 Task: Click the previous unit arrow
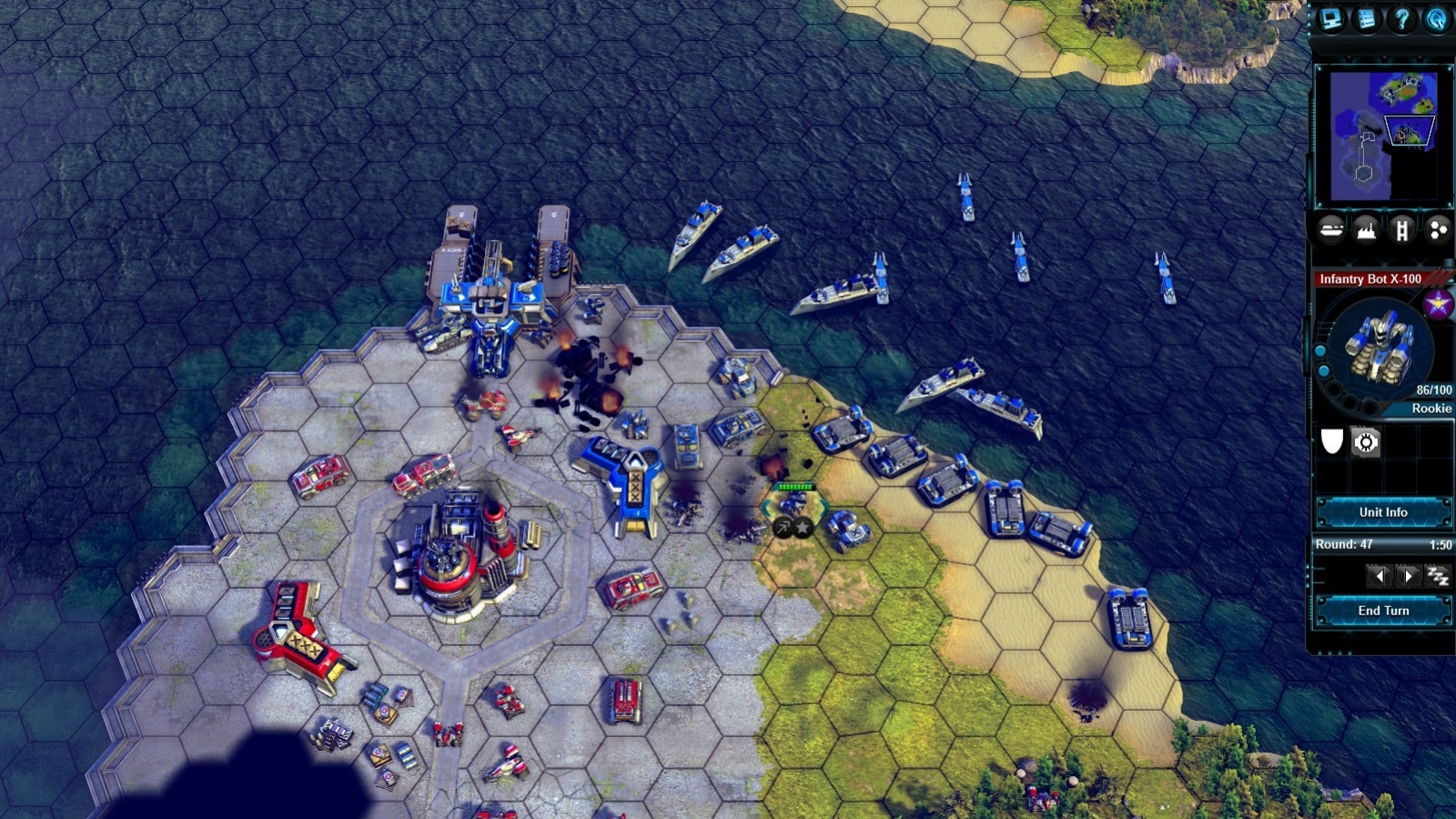(x=1380, y=575)
